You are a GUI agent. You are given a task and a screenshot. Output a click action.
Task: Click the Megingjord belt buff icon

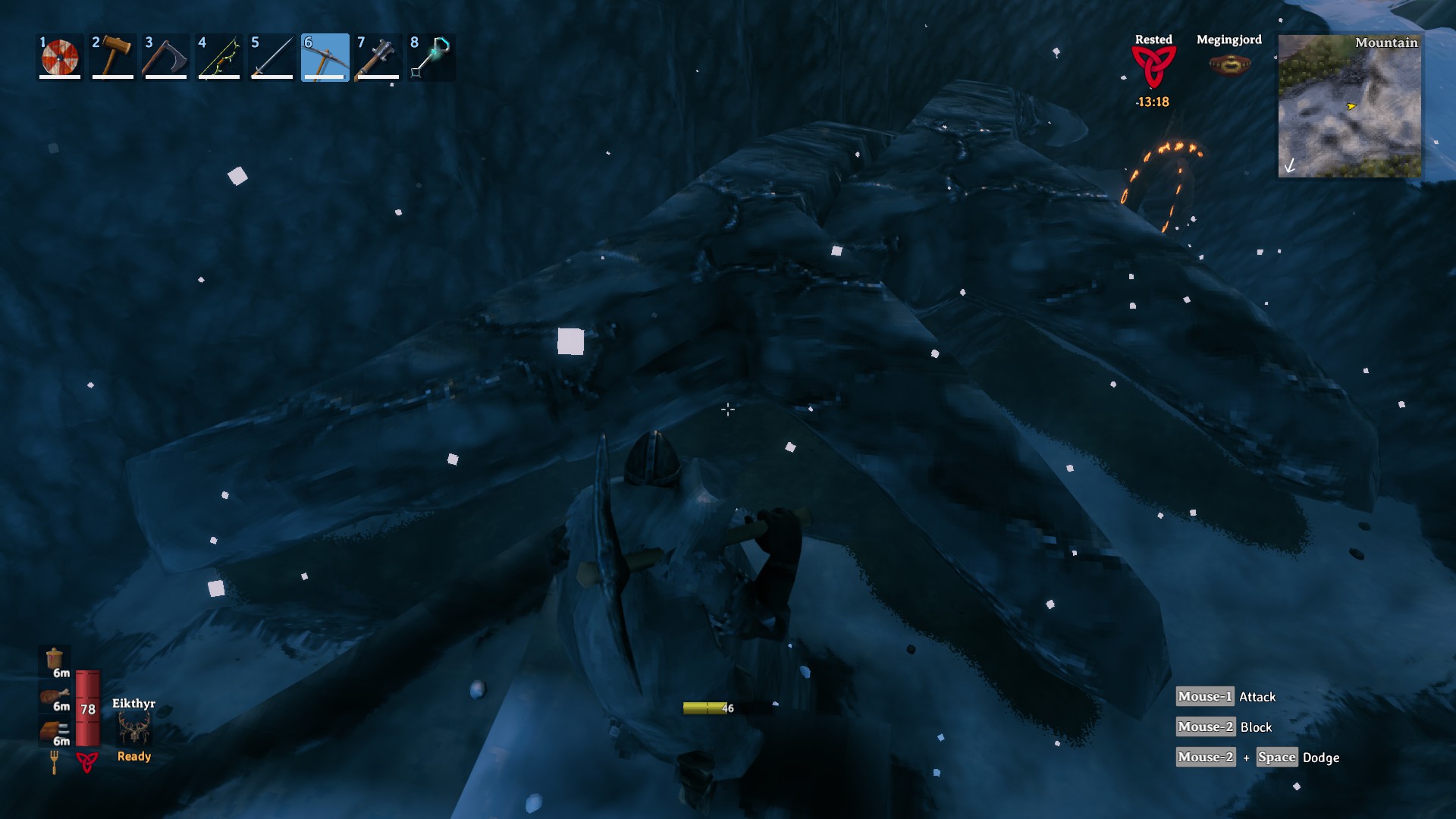(1229, 64)
